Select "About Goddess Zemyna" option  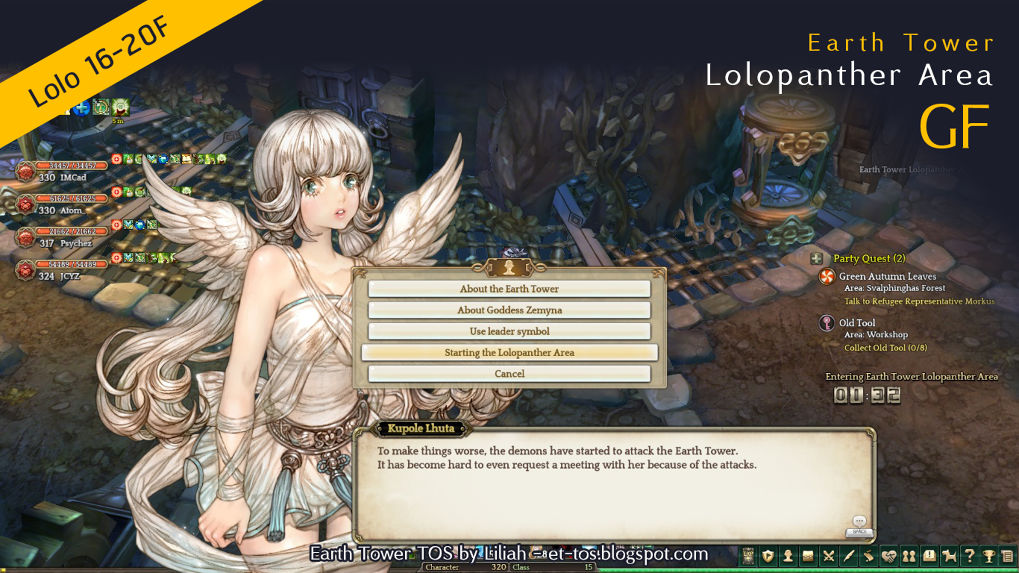click(509, 310)
